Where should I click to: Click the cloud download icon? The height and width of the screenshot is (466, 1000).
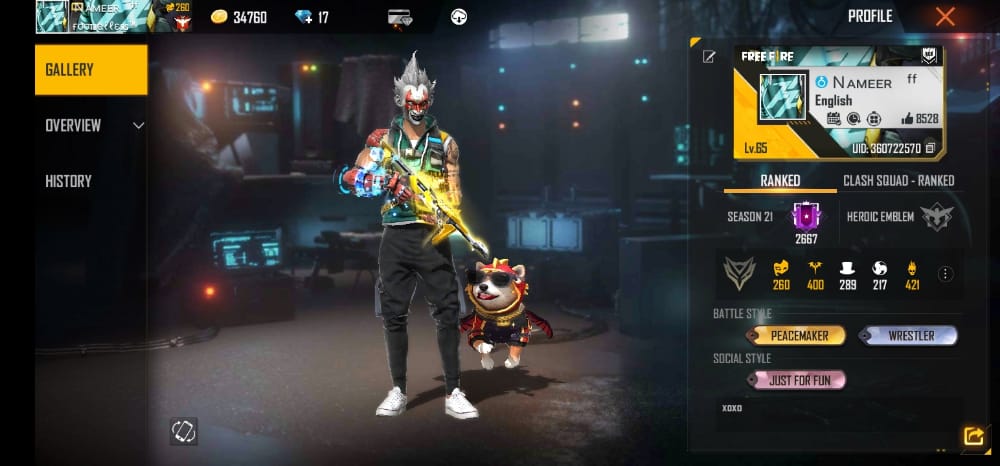point(459,17)
